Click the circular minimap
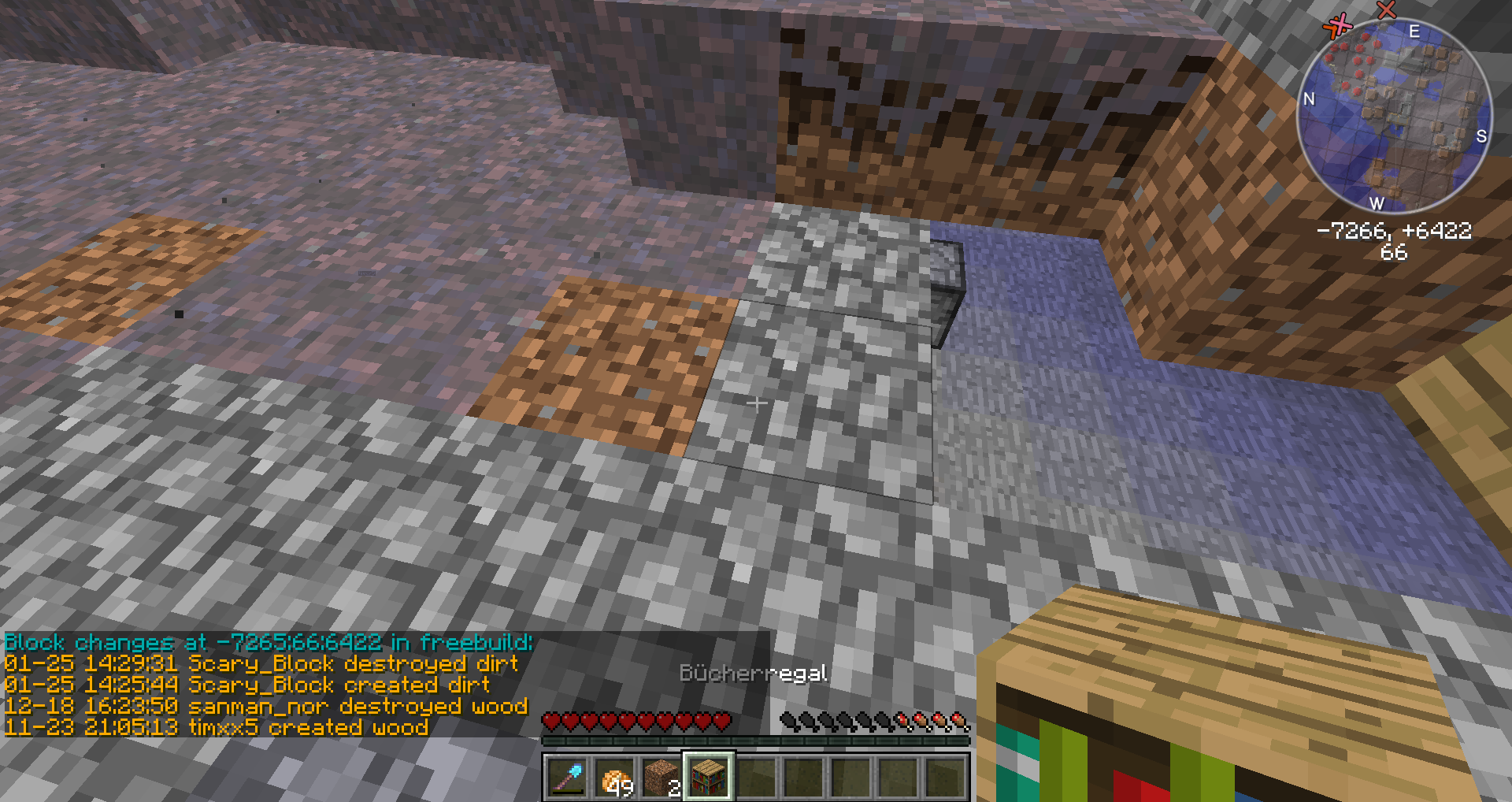Screen dimensions: 1512x802 tap(1393, 116)
